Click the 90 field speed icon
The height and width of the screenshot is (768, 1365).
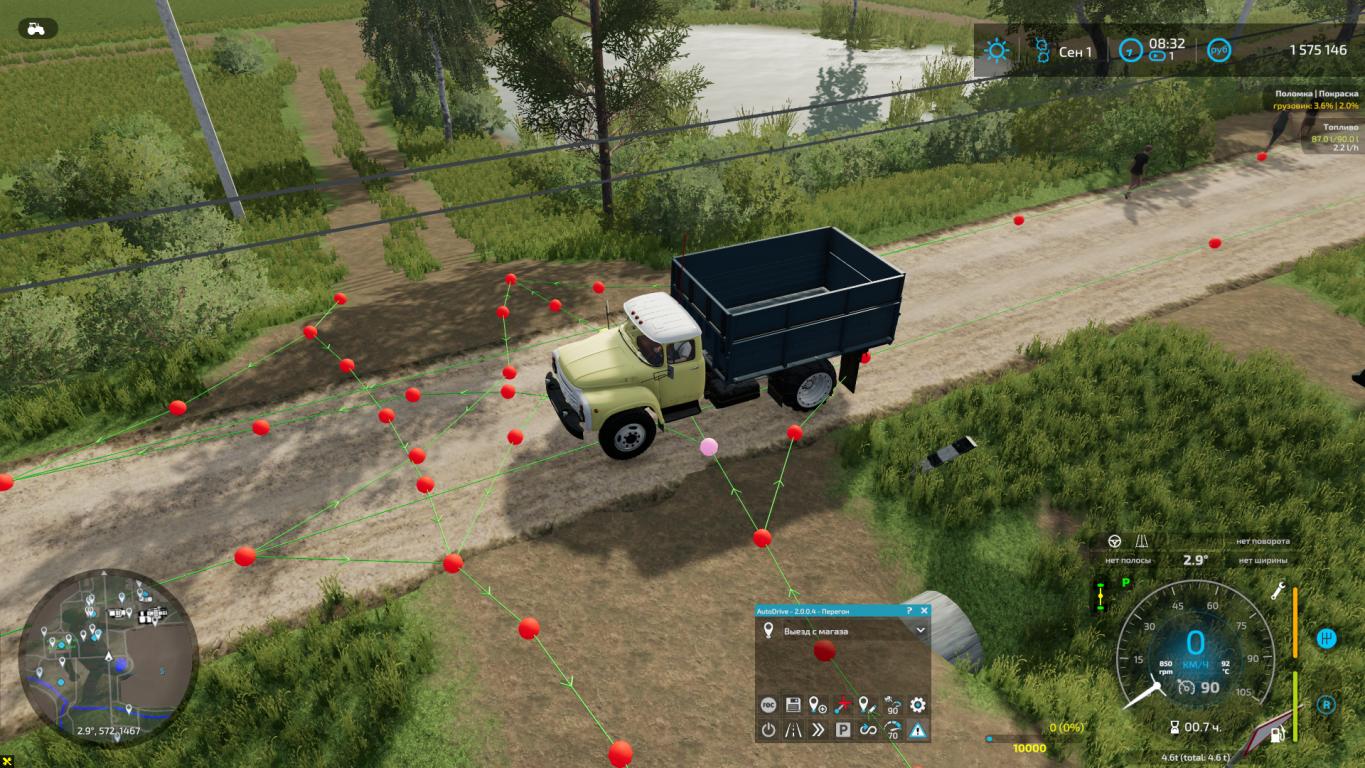(x=892, y=705)
